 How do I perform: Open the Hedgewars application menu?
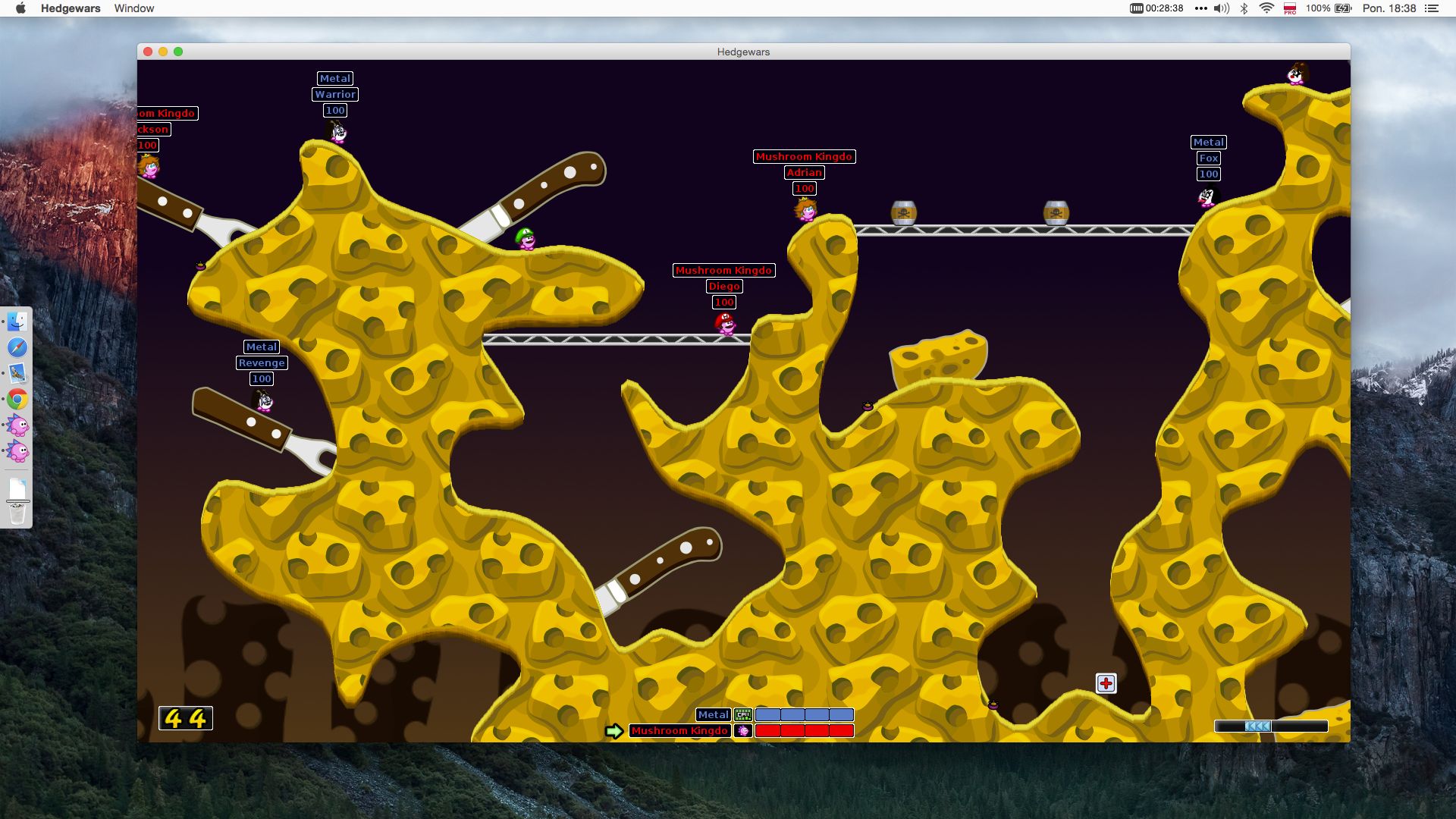click(x=70, y=8)
